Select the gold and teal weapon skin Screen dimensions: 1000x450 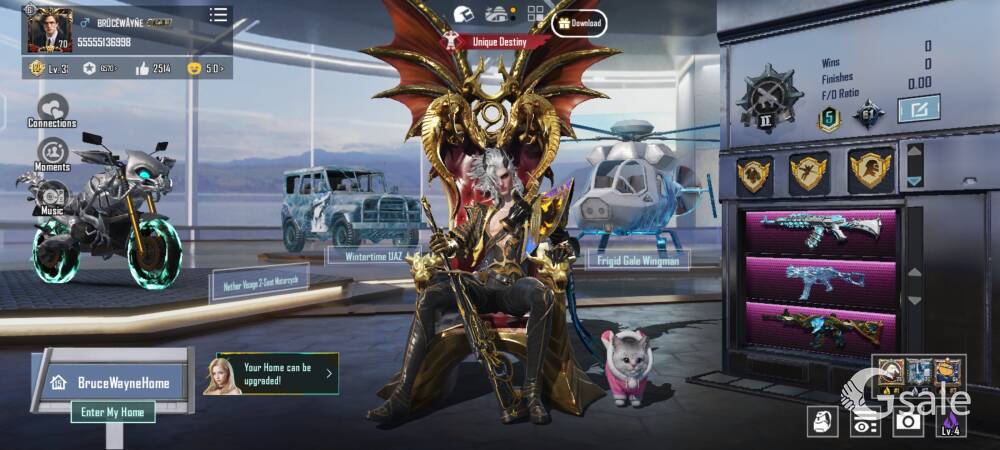coord(820,328)
